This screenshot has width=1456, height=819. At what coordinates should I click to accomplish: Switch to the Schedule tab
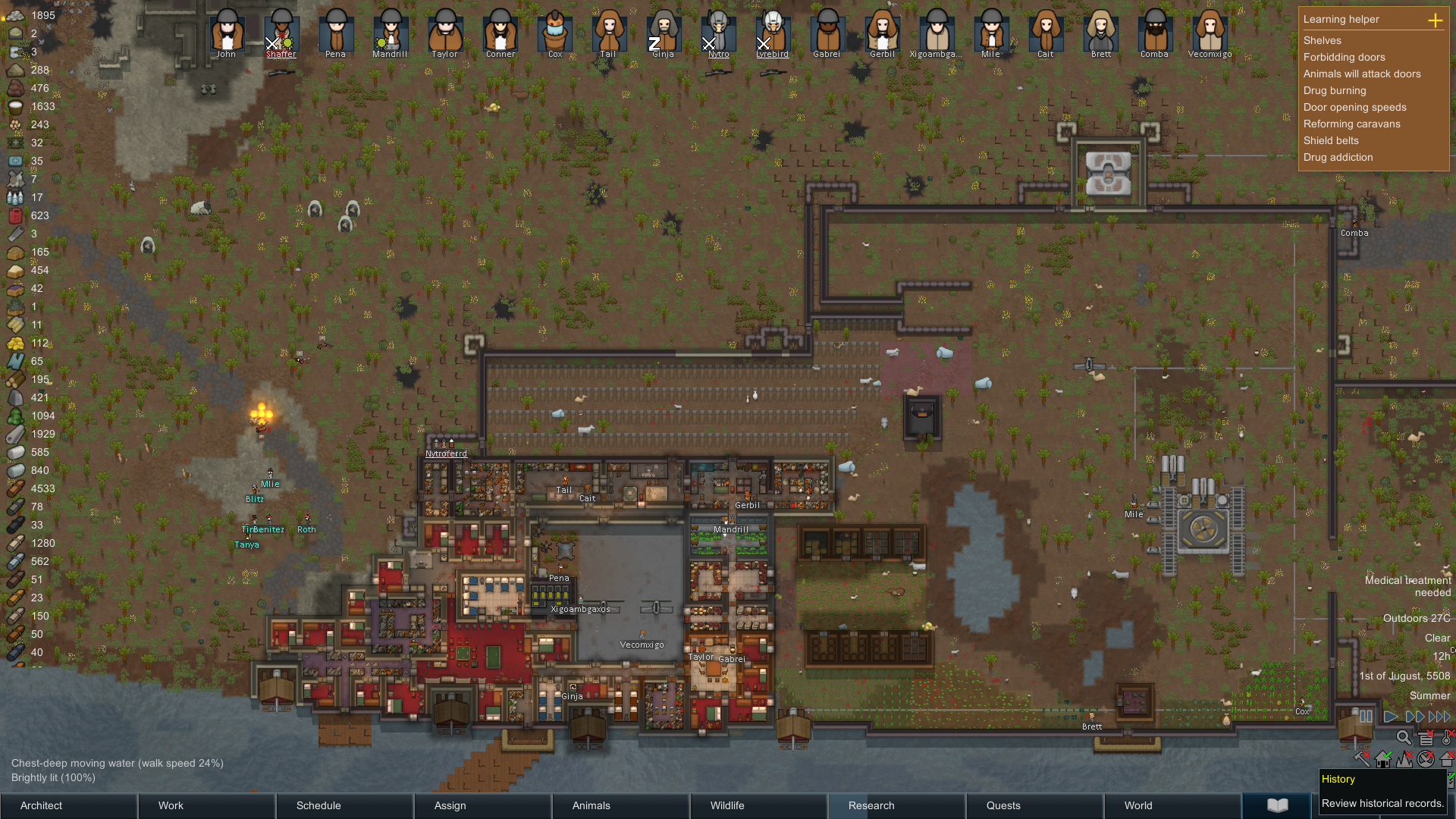(x=344, y=805)
